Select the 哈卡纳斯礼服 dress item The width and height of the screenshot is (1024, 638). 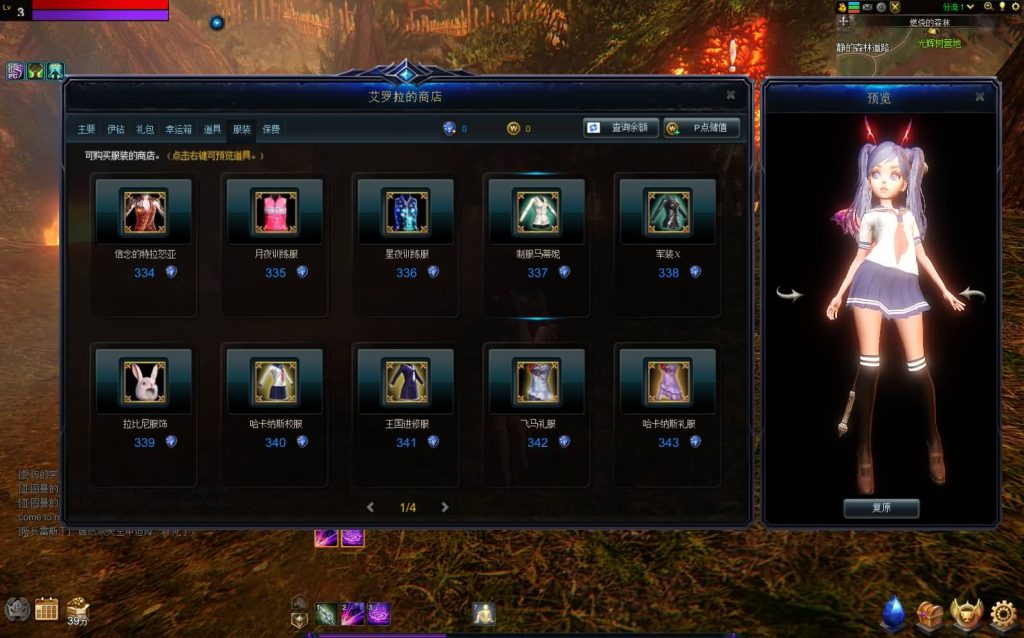coord(668,380)
